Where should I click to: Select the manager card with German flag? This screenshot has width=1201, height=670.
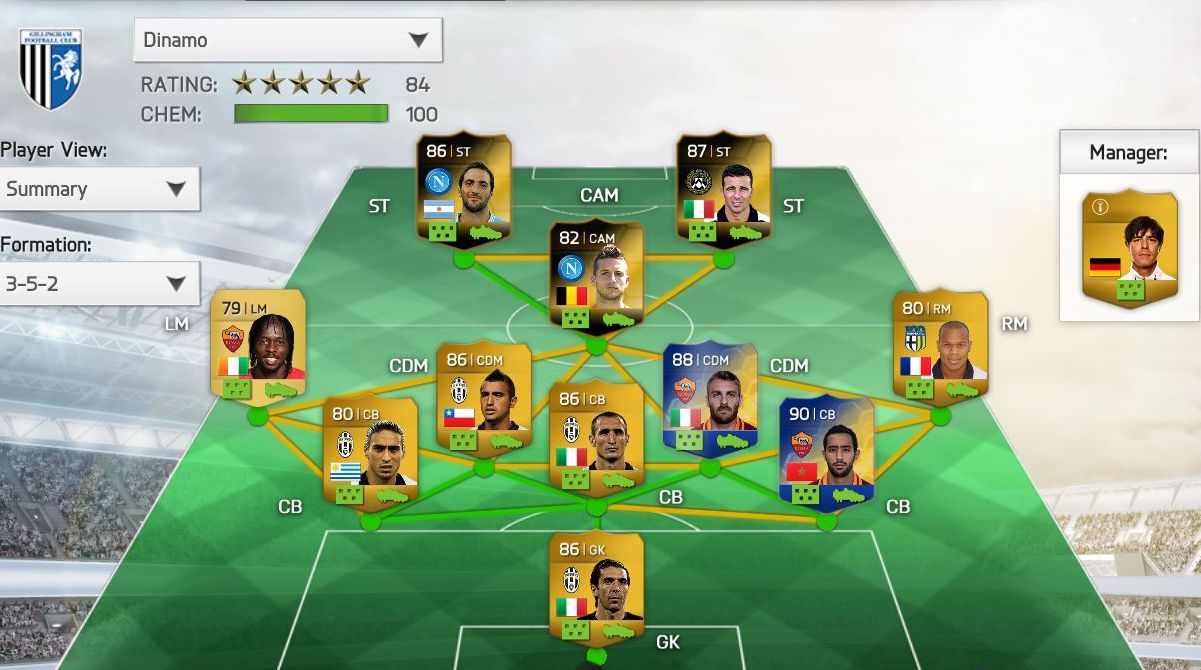(1130, 248)
